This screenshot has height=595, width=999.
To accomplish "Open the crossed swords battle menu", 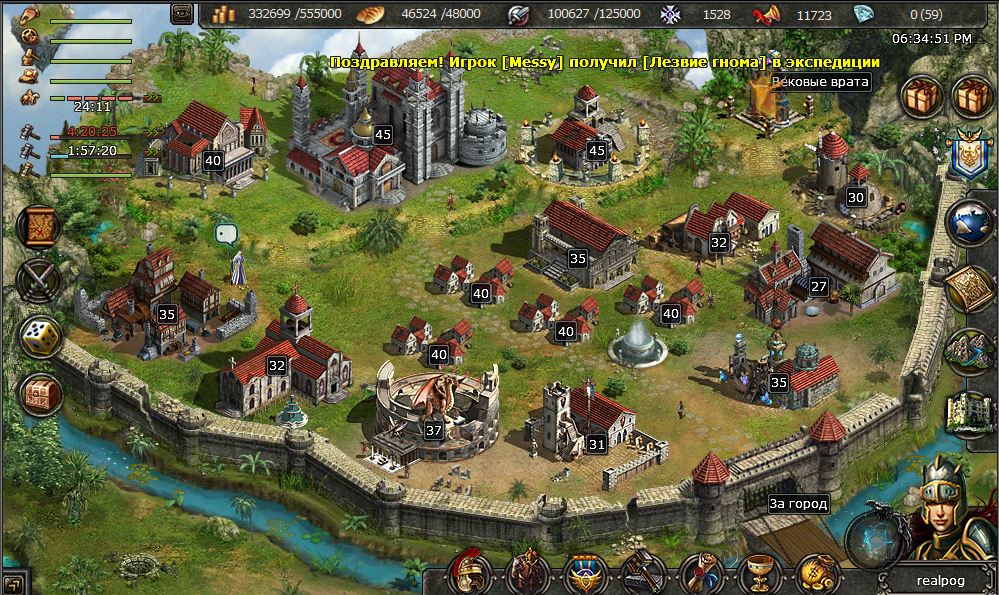I will coord(39,281).
